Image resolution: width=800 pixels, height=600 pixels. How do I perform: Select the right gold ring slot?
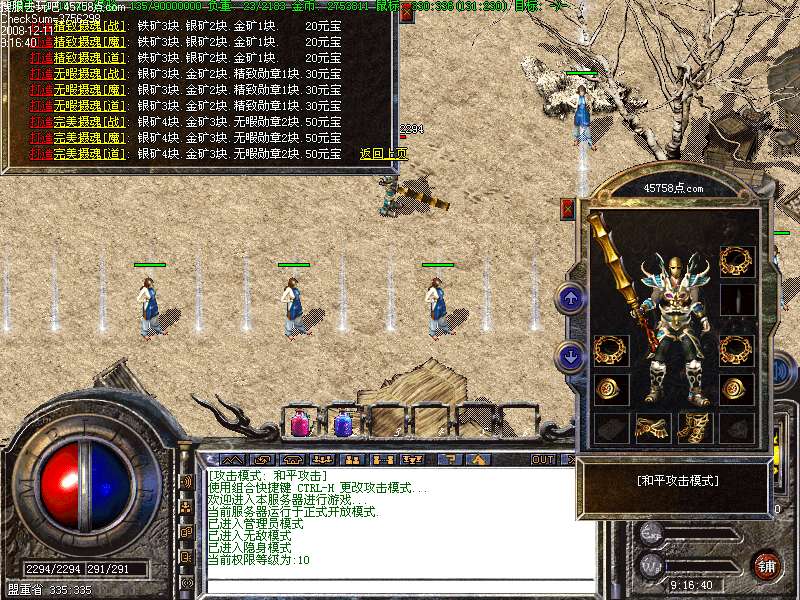(736, 389)
